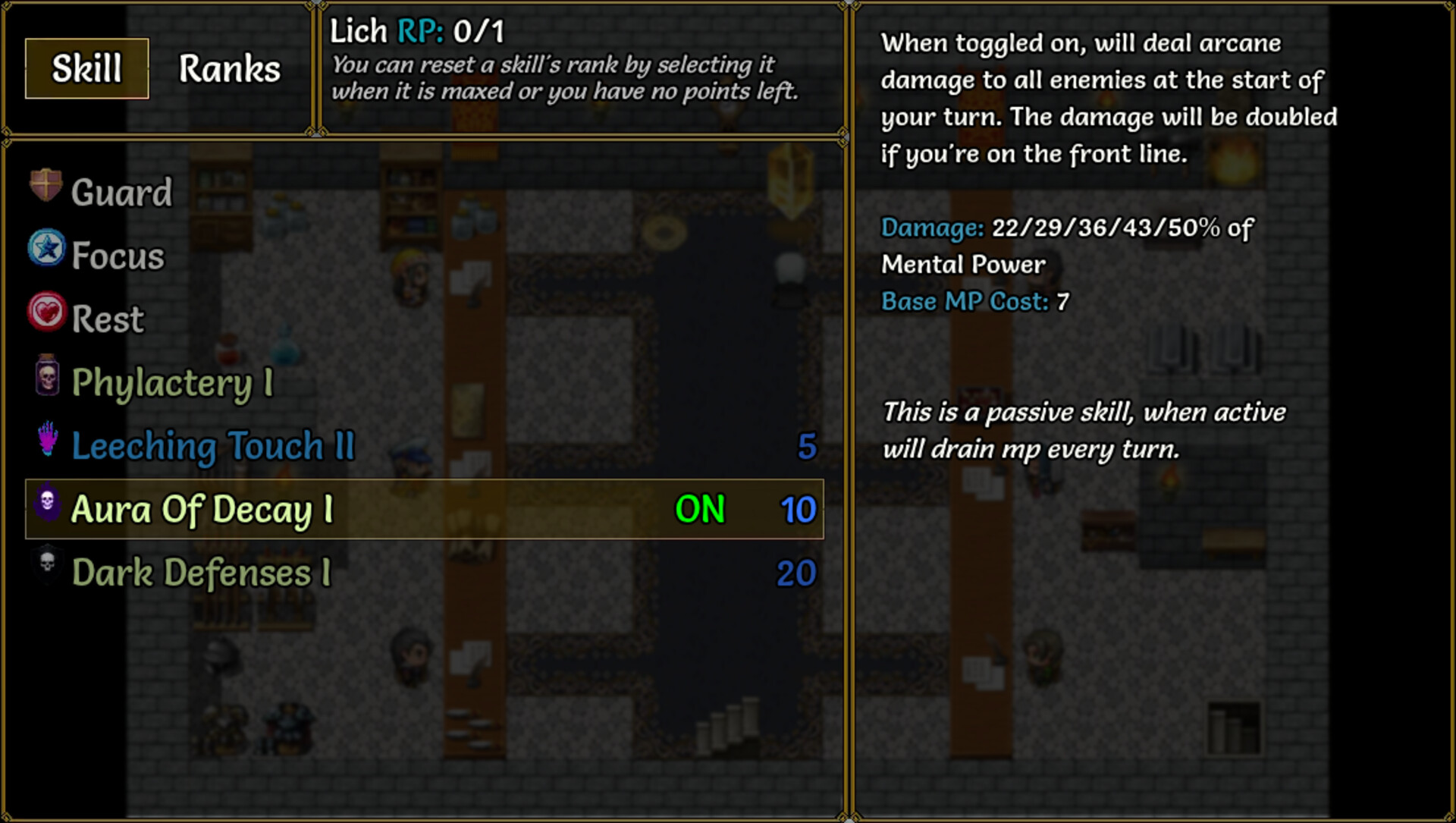
Task: Toggle Aura Of Decay I off
Action: click(699, 510)
